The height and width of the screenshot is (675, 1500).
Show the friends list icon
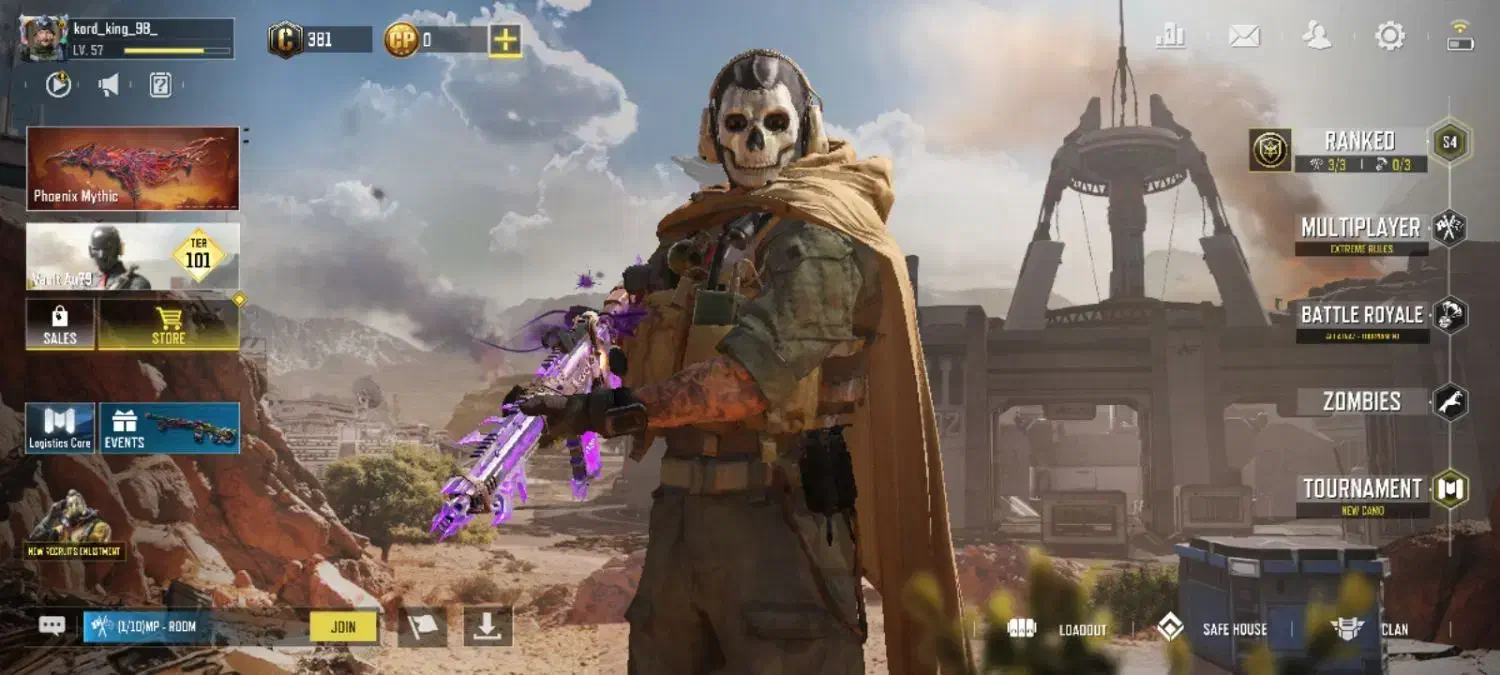point(1317,36)
